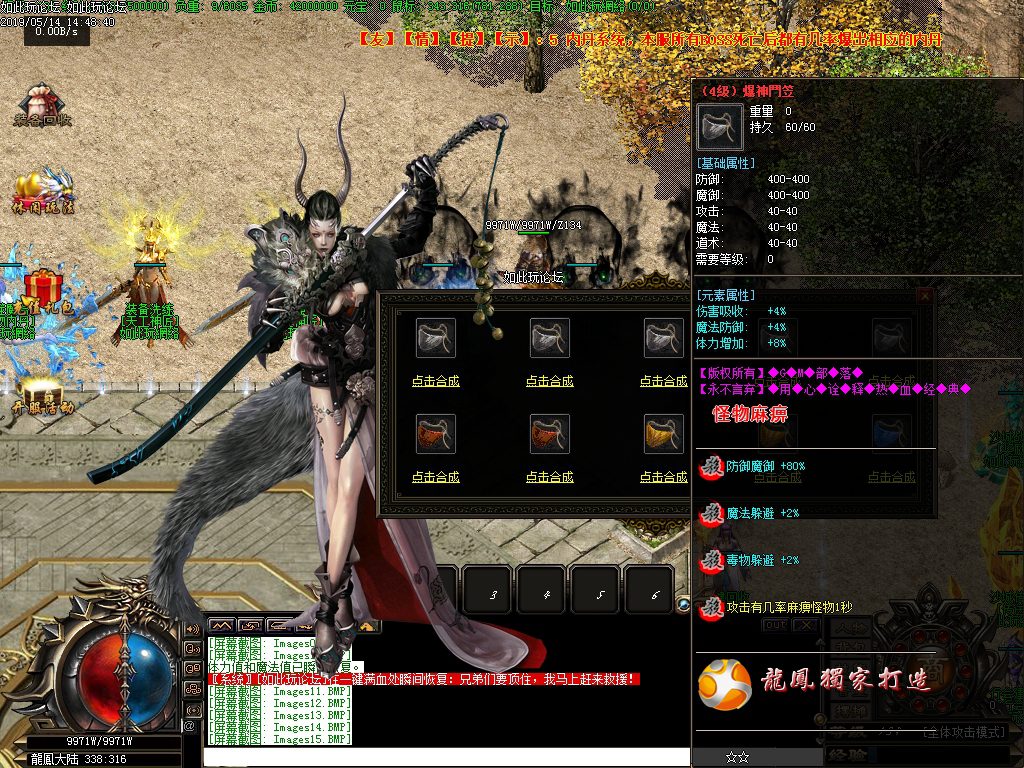
Task: Select hotbar slot number 5
Action: pos(601,594)
